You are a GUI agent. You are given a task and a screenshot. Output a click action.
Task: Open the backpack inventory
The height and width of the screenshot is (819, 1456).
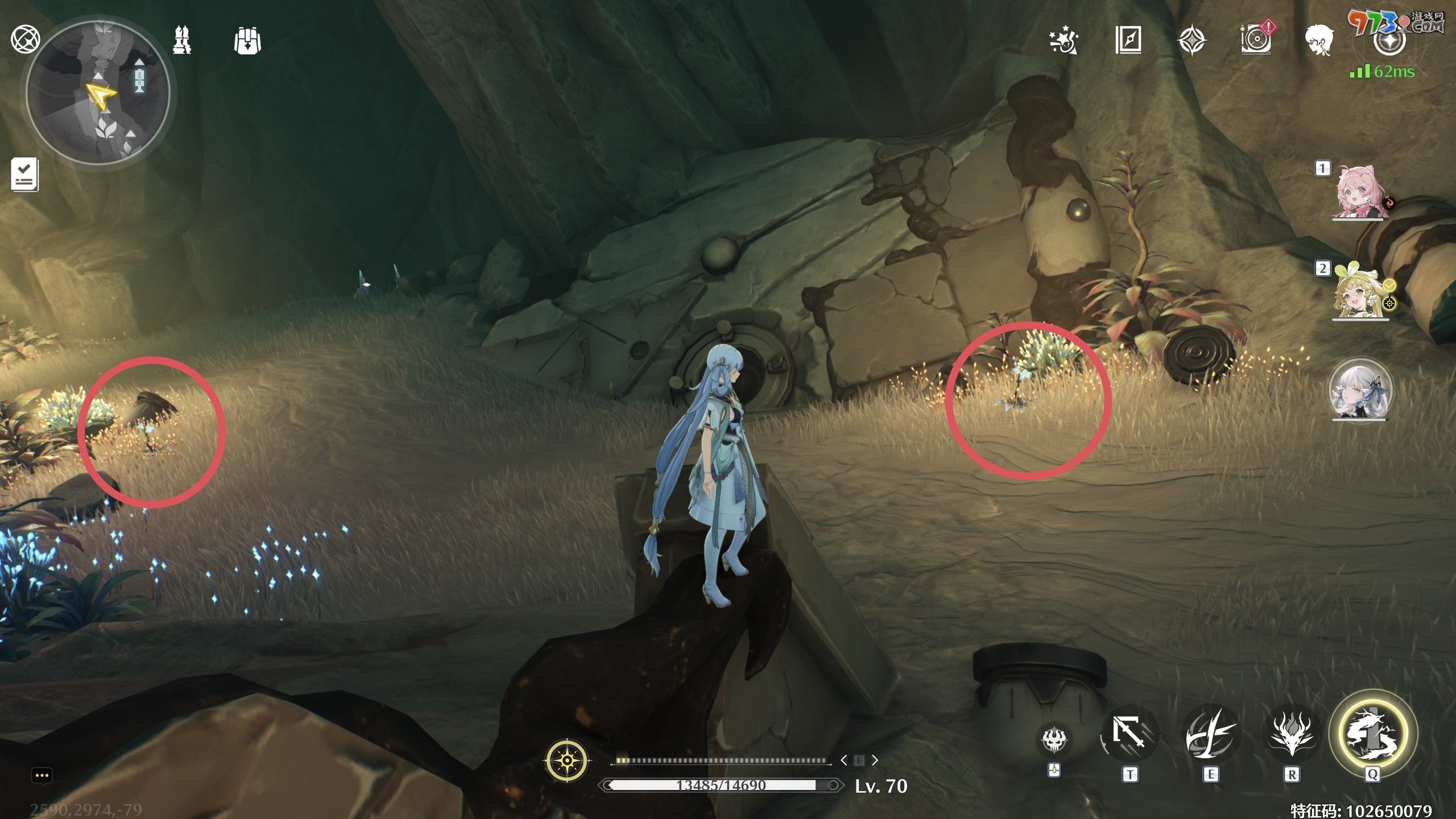point(247,41)
